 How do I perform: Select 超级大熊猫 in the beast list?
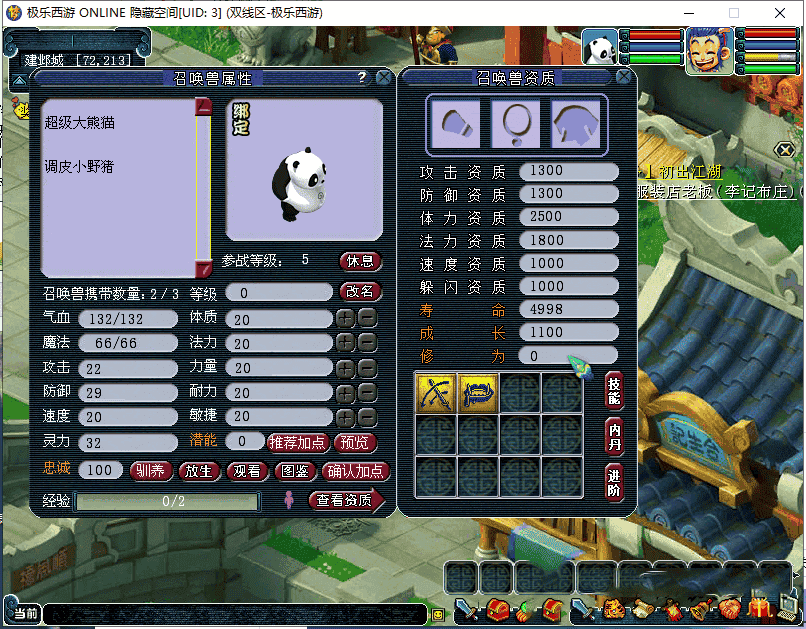coord(79,123)
